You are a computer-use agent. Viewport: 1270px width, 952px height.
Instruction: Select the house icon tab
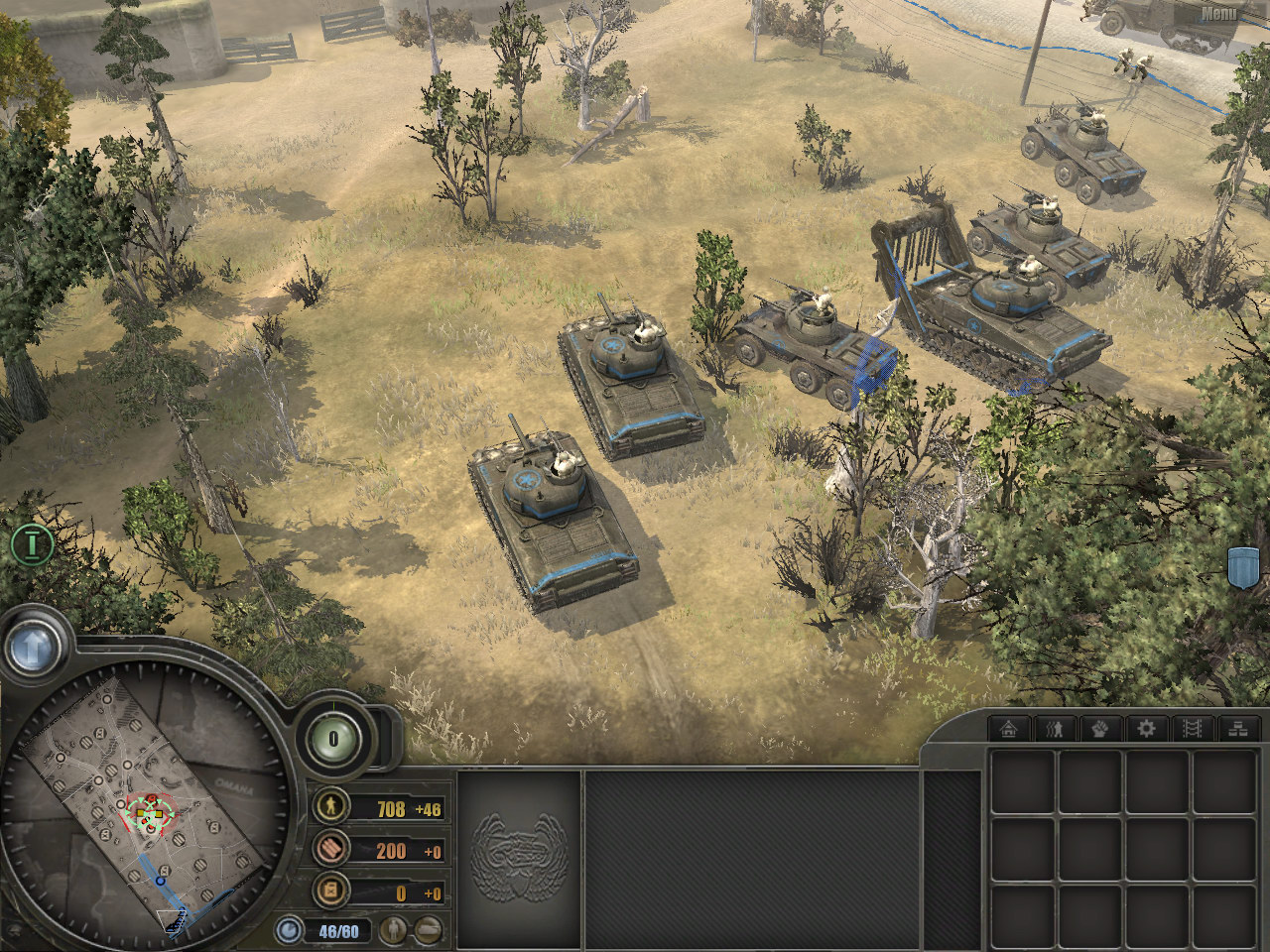pos(1010,729)
